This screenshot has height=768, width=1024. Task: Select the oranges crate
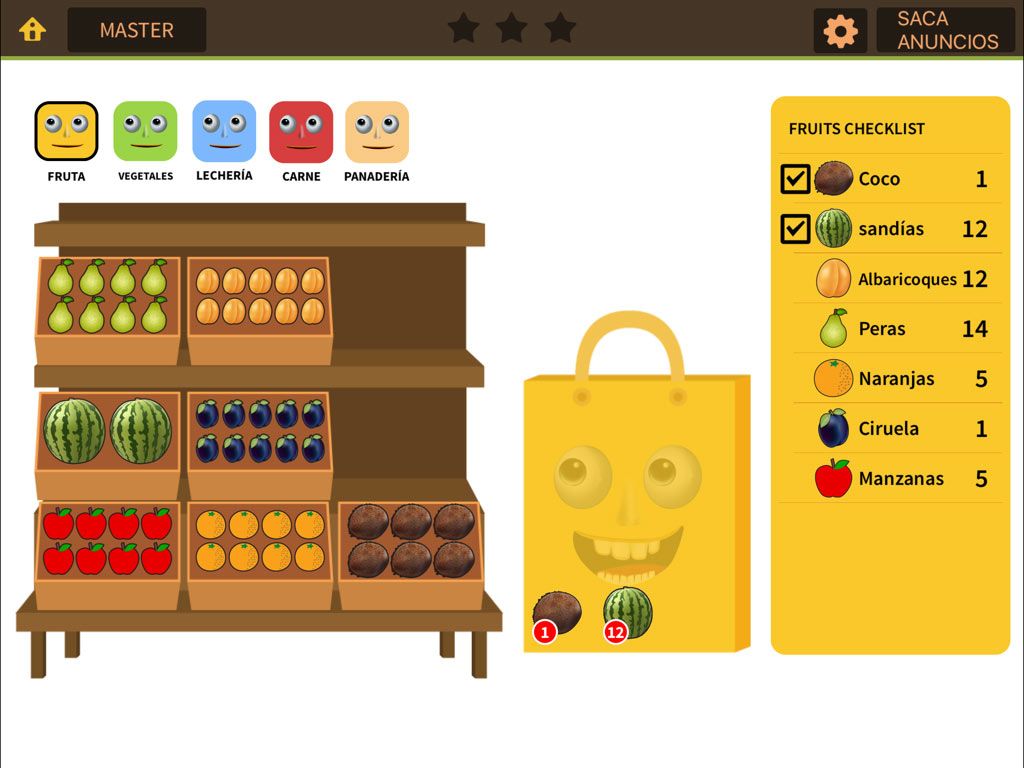[x=260, y=541]
